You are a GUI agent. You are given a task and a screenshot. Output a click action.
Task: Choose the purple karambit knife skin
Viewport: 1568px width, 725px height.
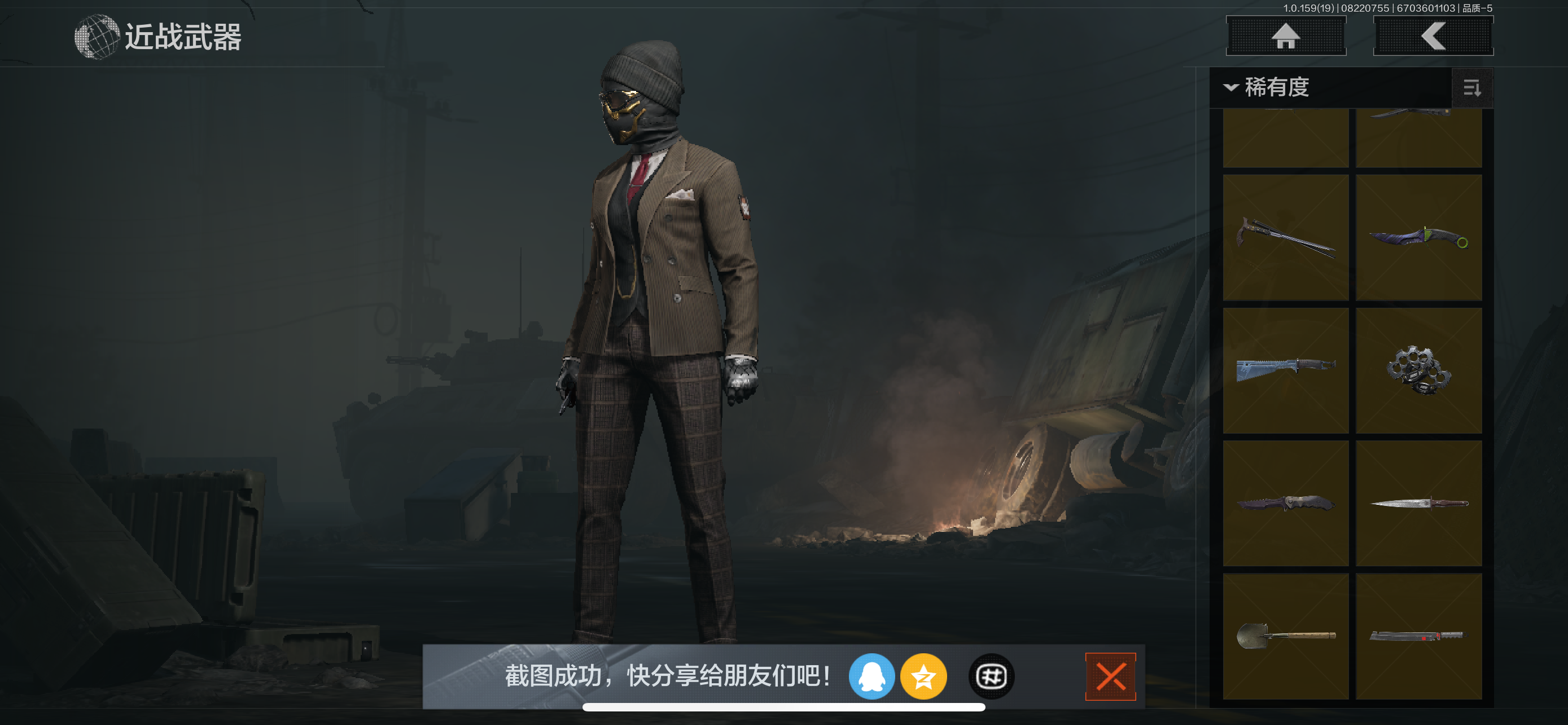pos(1418,237)
